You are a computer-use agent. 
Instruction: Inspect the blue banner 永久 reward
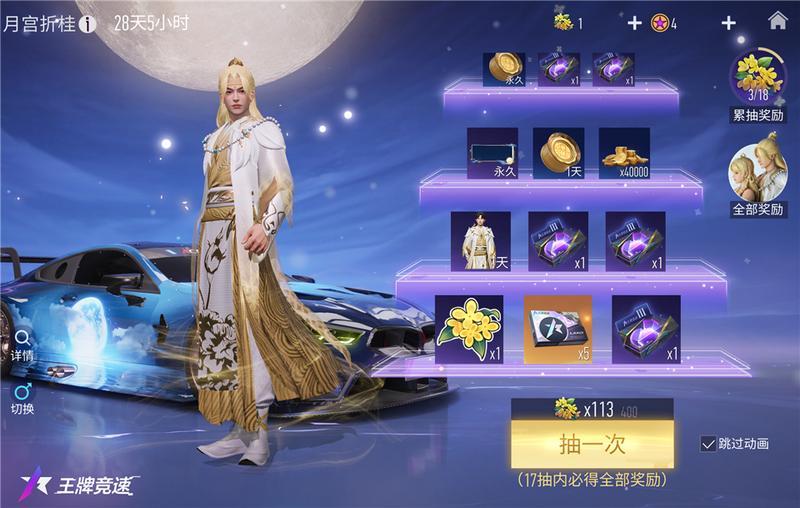(x=493, y=153)
